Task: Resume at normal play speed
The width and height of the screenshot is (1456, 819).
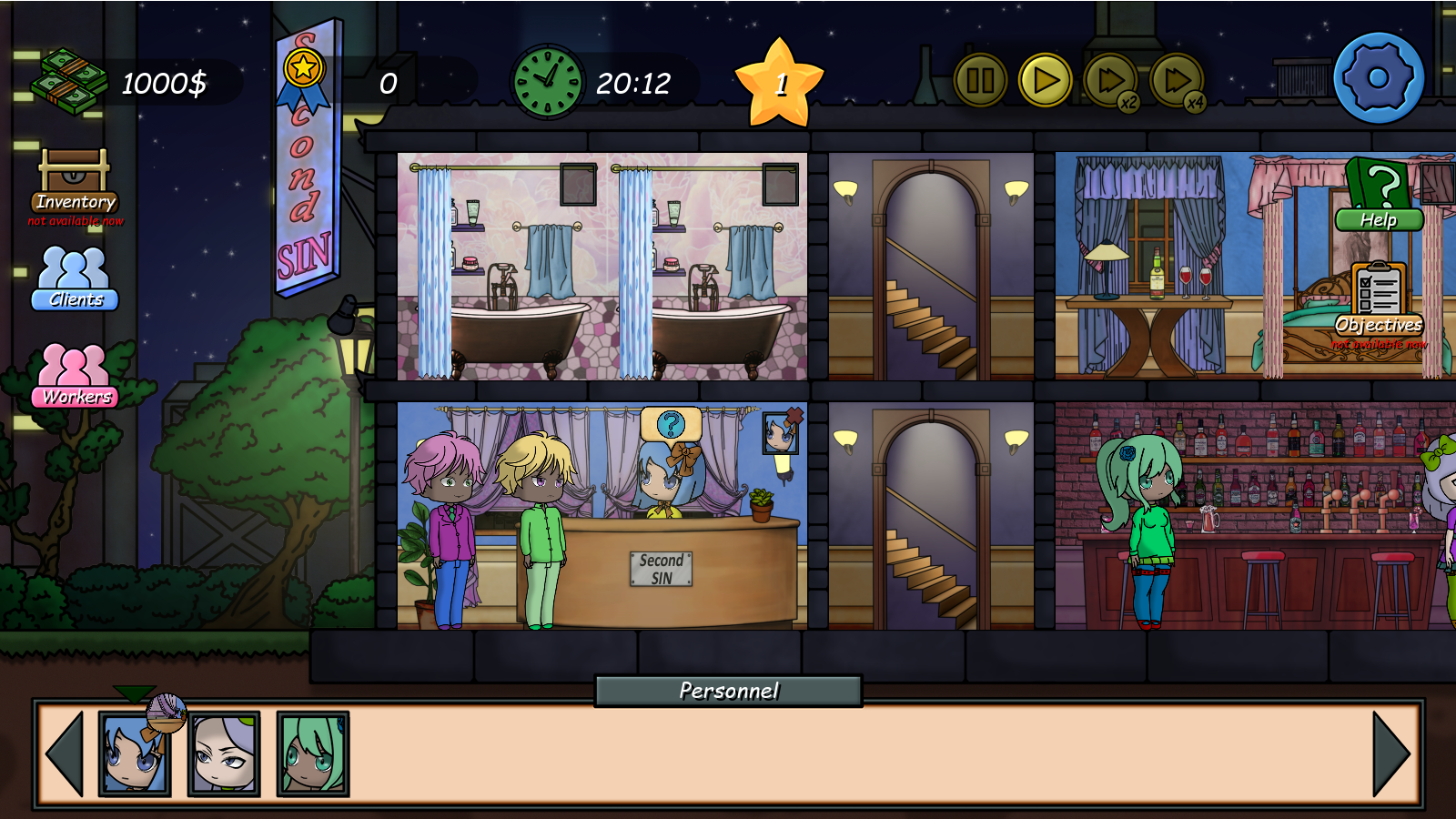Action: (x=1045, y=81)
